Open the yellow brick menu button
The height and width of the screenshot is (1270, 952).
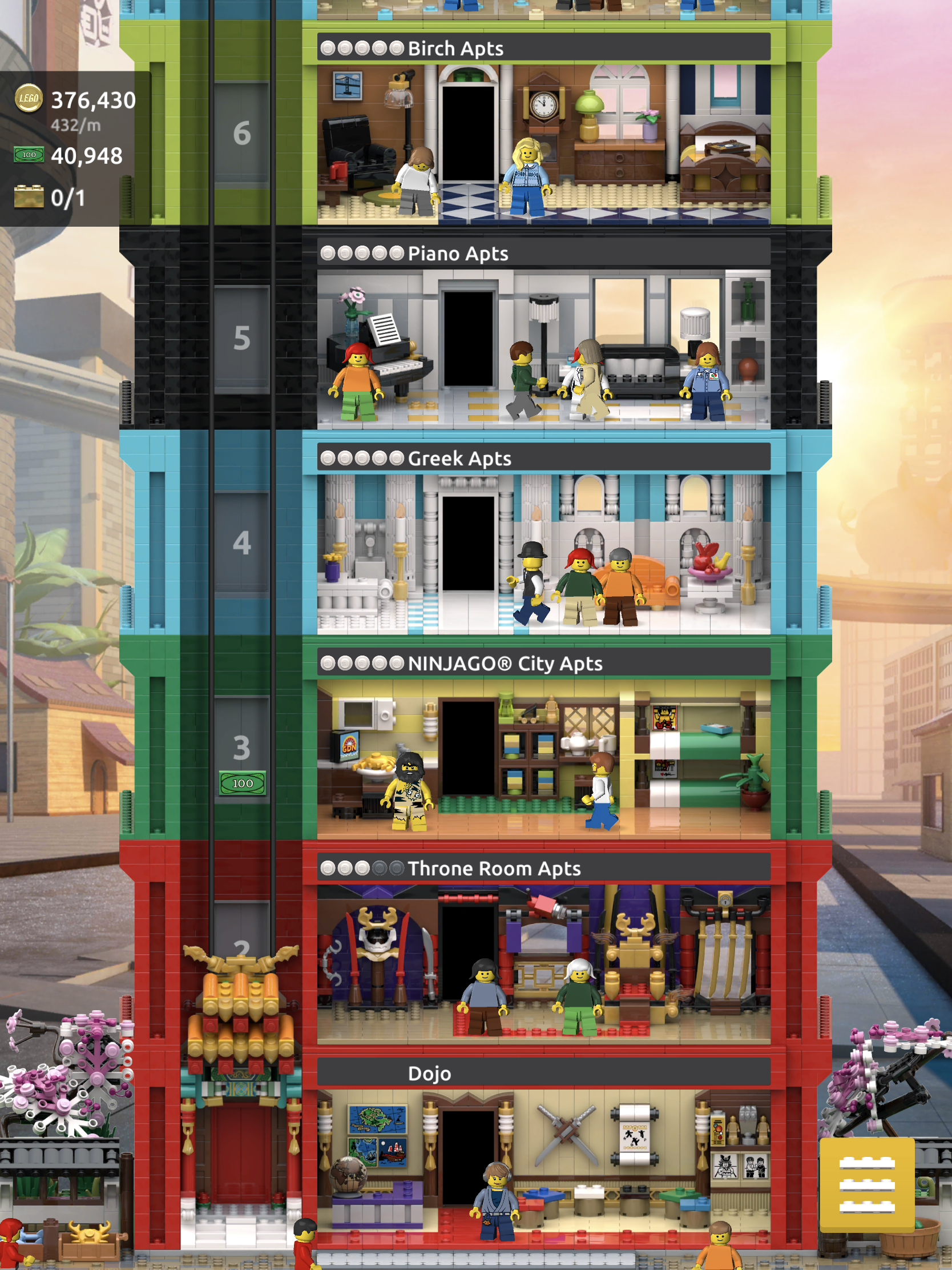[x=866, y=1184]
